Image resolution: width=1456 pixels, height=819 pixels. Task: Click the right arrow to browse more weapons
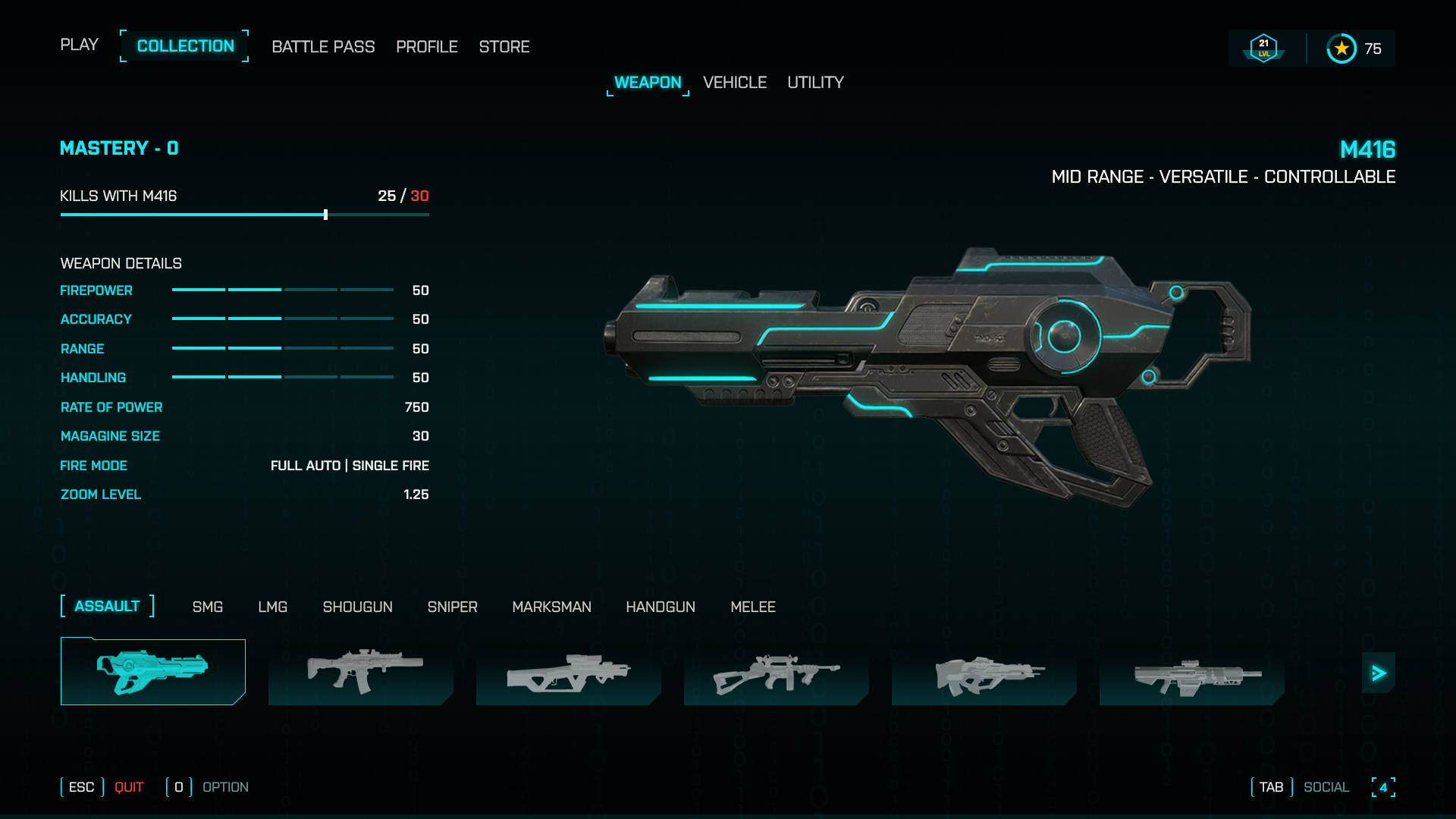pyautogui.click(x=1379, y=672)
